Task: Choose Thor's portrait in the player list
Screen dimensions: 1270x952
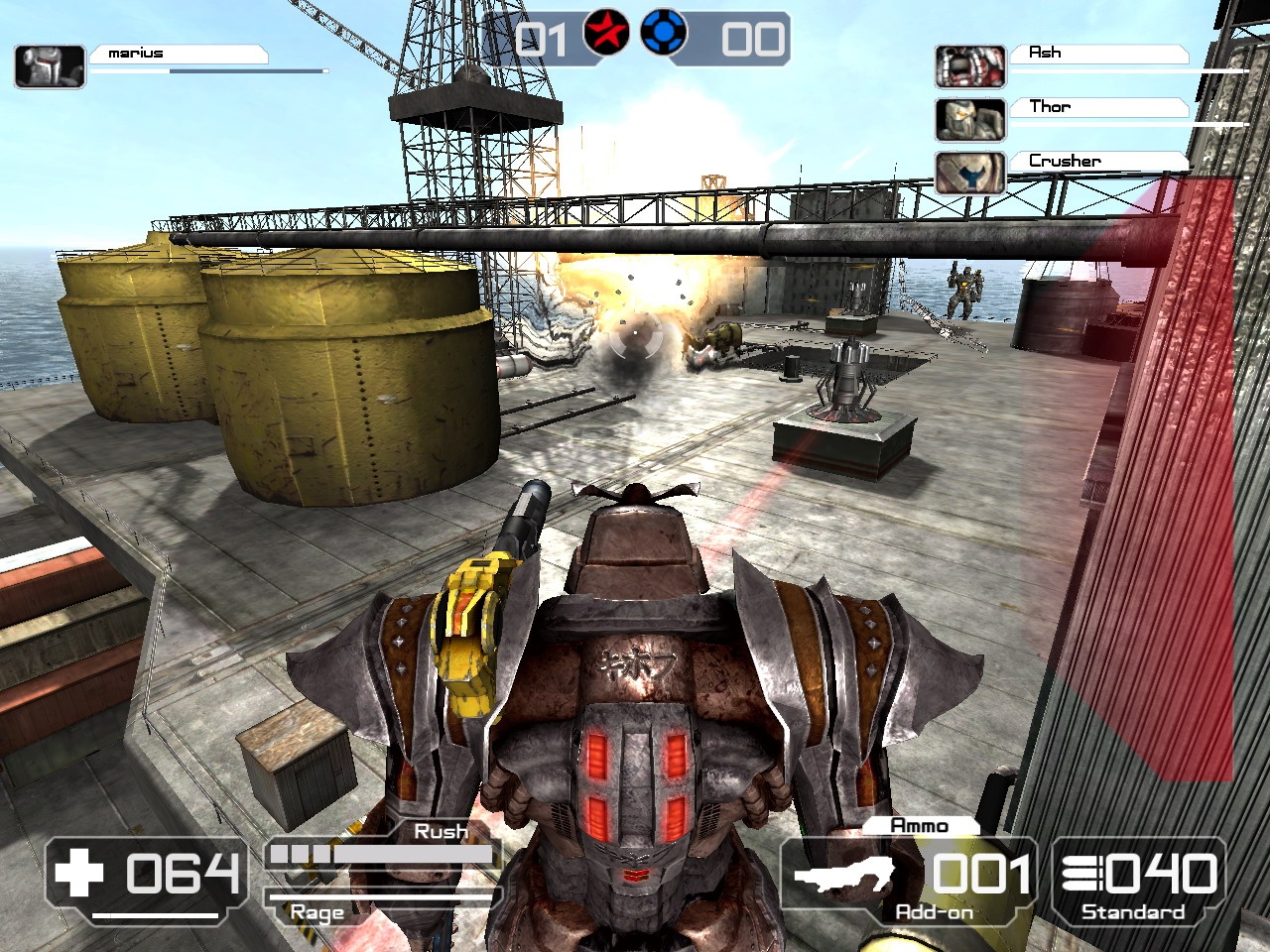Action: pyautogui.click(x=970, y=120)
